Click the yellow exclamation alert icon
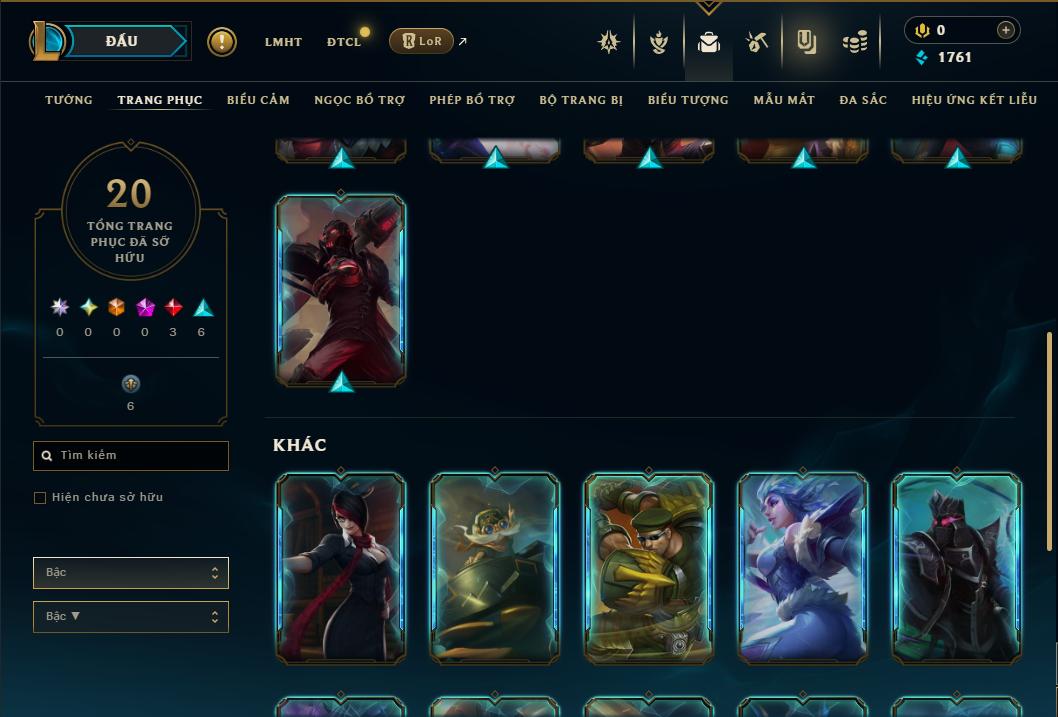Screen dimensions: 1058x717 coord(222,42)
